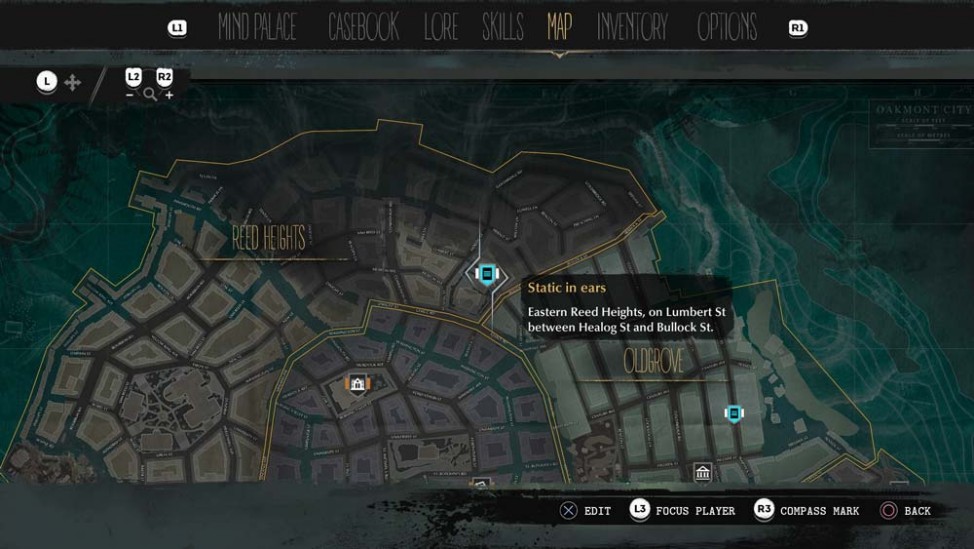Select the Static in ears map marker
This screenshot has height=549, width=974.
pos(487,273)
